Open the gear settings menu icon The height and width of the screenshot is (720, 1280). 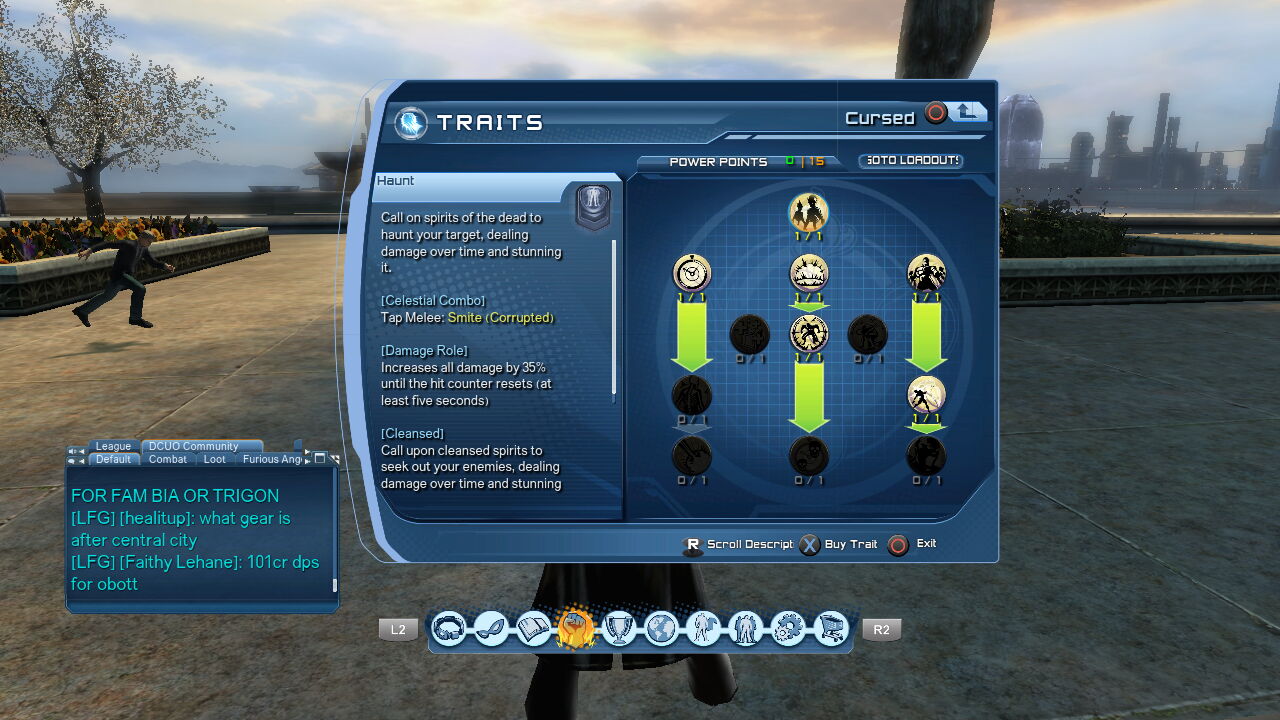(x=789, y=629)
